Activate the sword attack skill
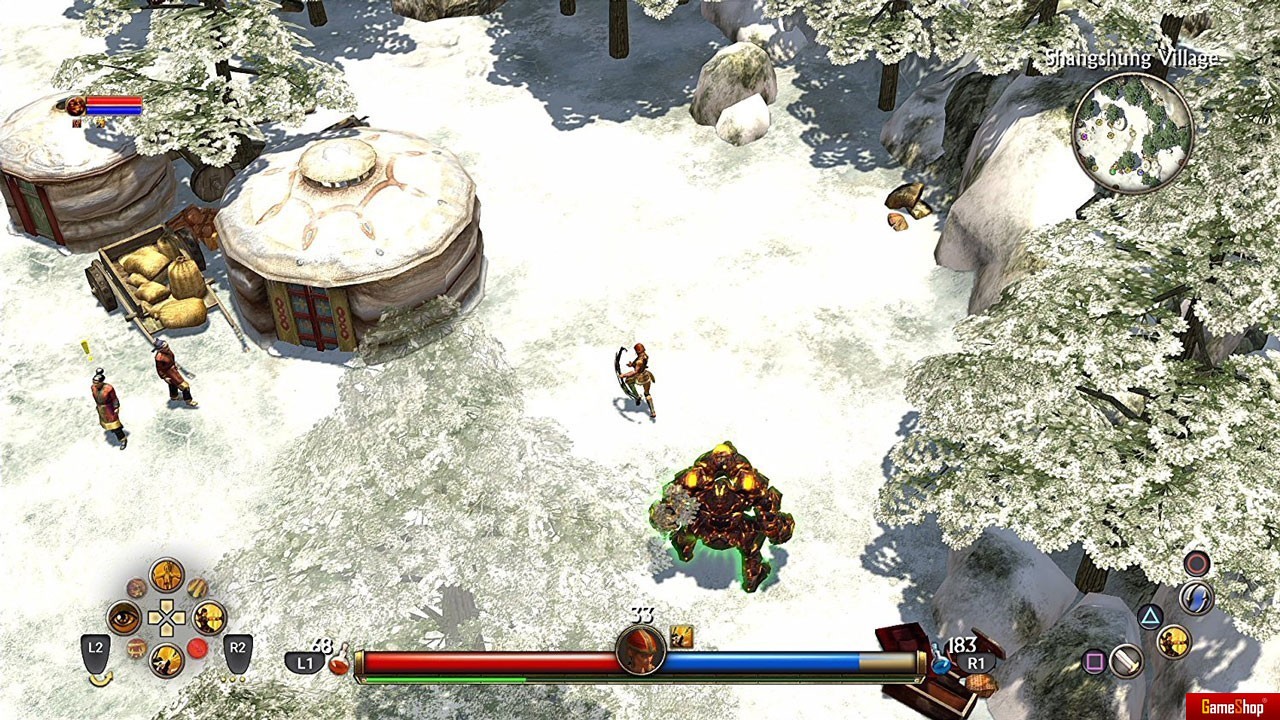This screenshot has width=1280, height=720. pos(1127,661)
